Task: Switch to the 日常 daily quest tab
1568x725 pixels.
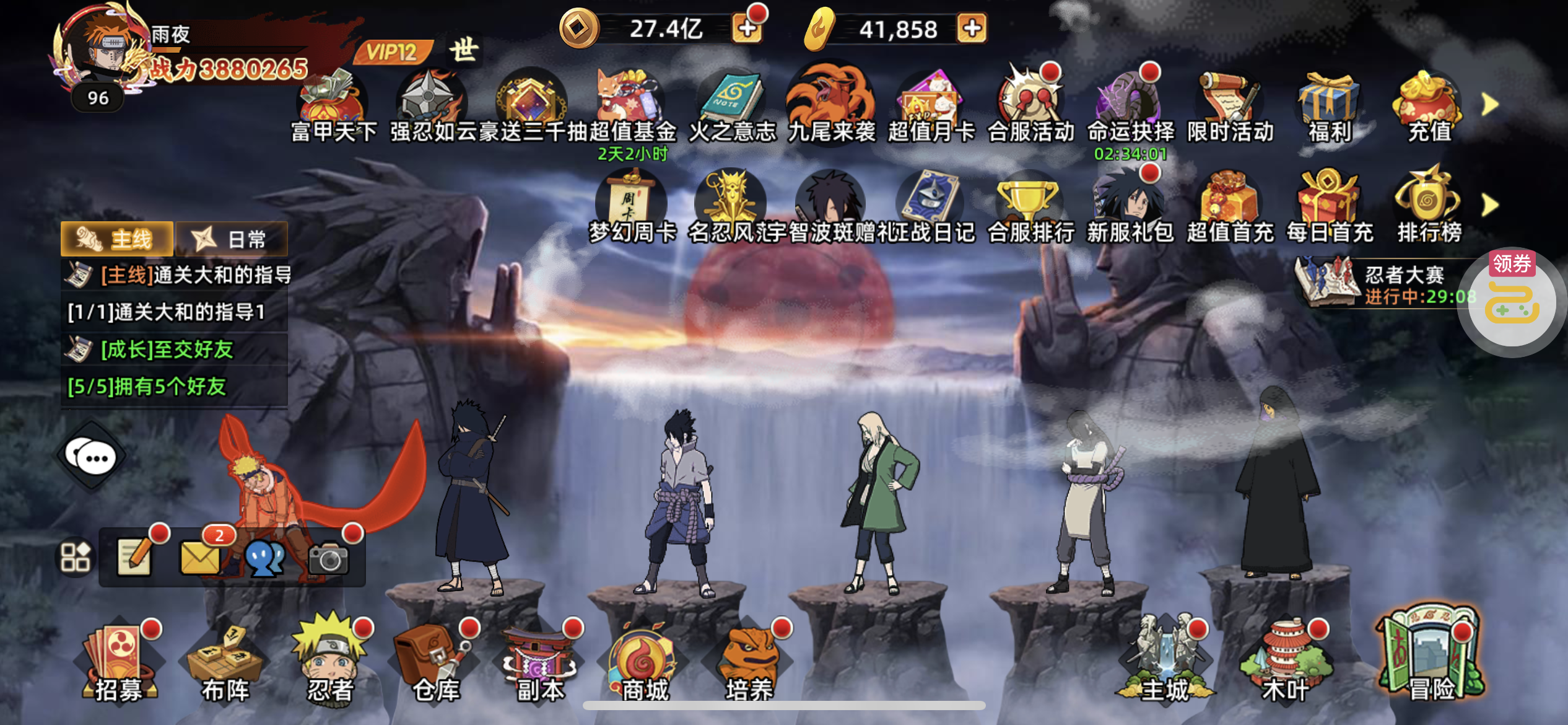Action: 232,239
